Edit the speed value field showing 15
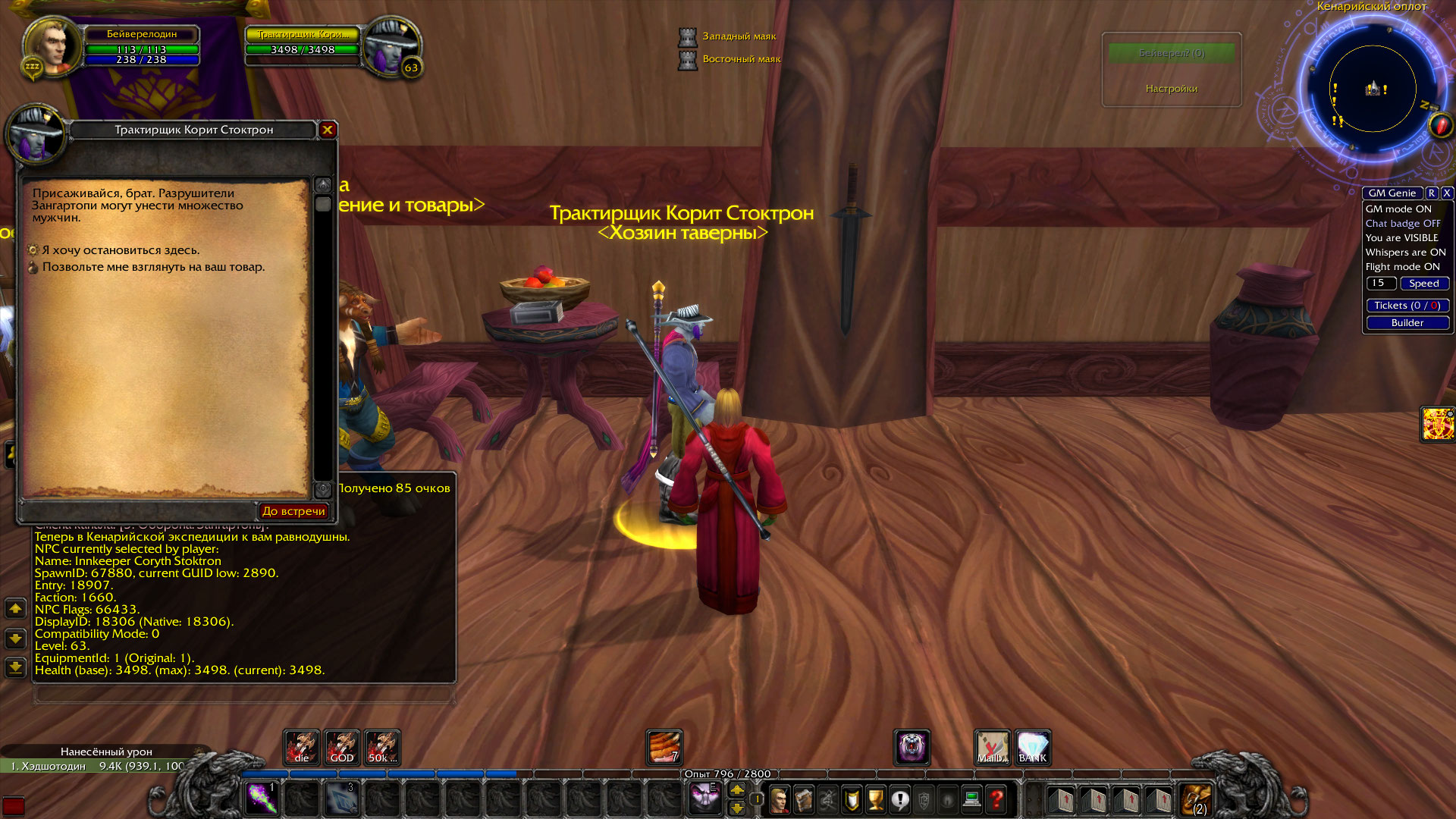 (1380, 283)
